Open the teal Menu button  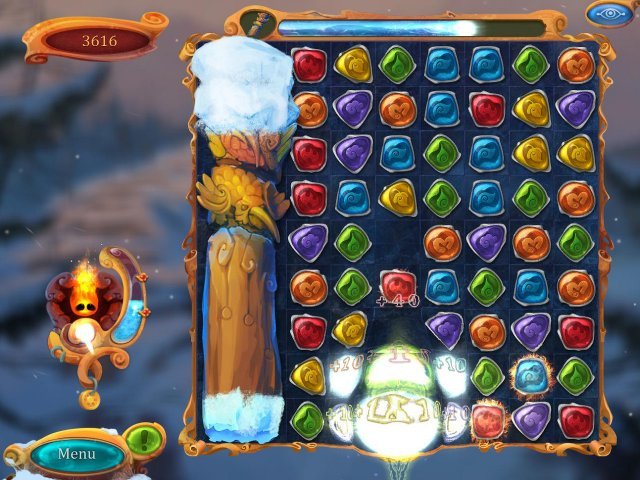(x=76, y=454)
